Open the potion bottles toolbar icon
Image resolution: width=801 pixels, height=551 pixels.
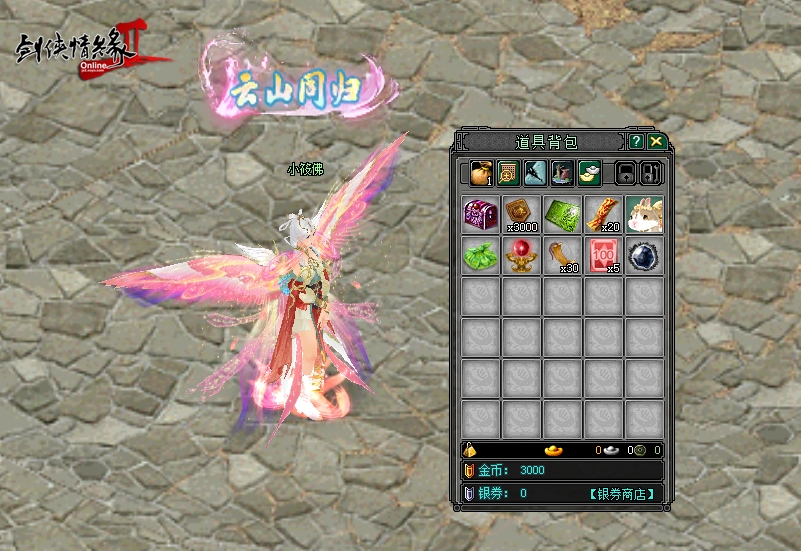coord(562,173)
